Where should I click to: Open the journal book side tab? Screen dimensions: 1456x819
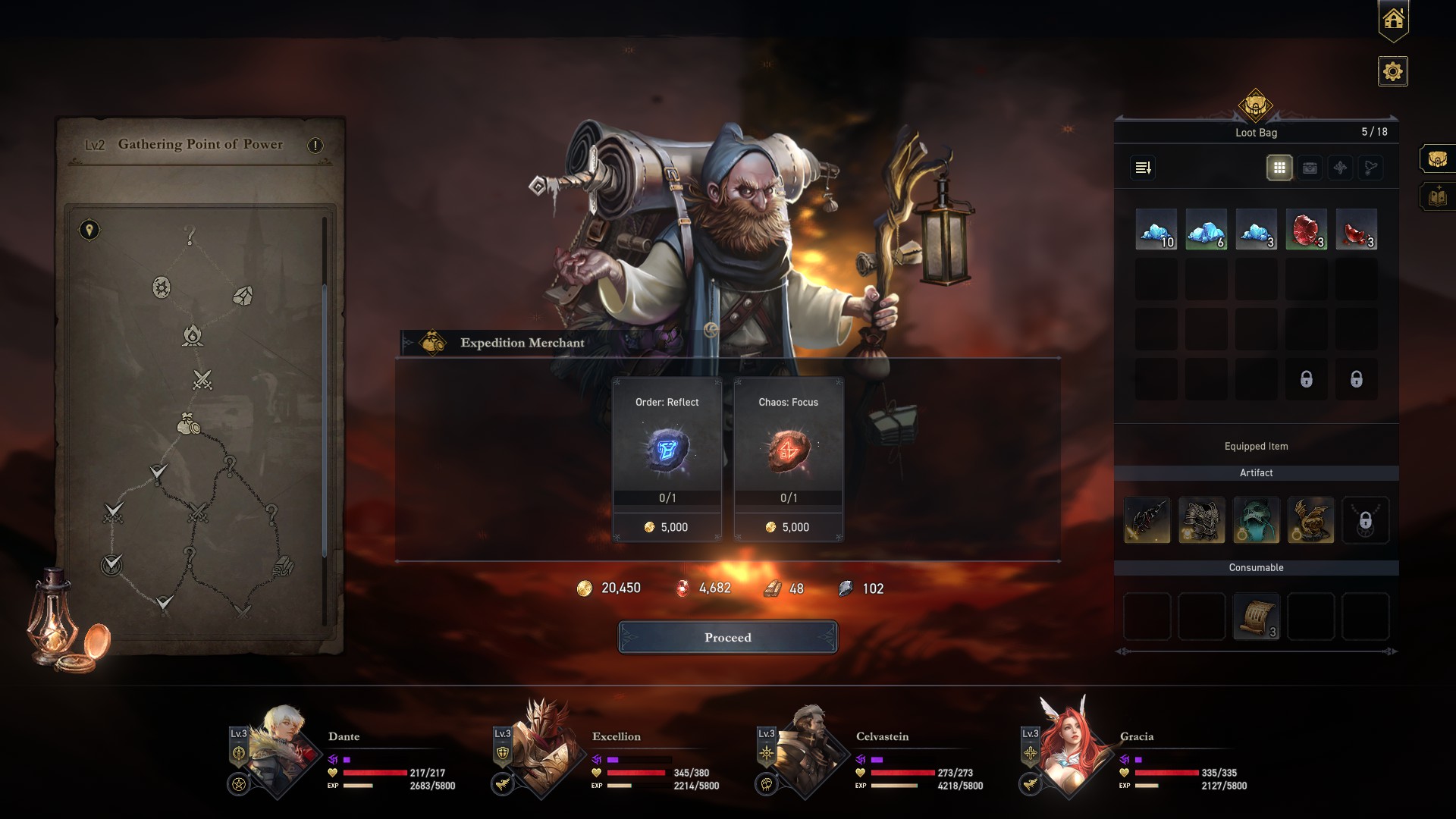[x=1437, y=198]
